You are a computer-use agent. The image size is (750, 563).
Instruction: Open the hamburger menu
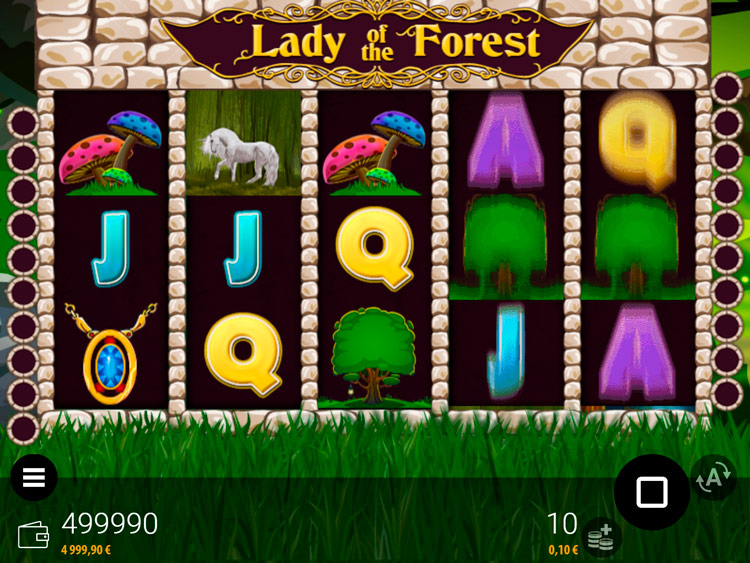tap(34, 478)
